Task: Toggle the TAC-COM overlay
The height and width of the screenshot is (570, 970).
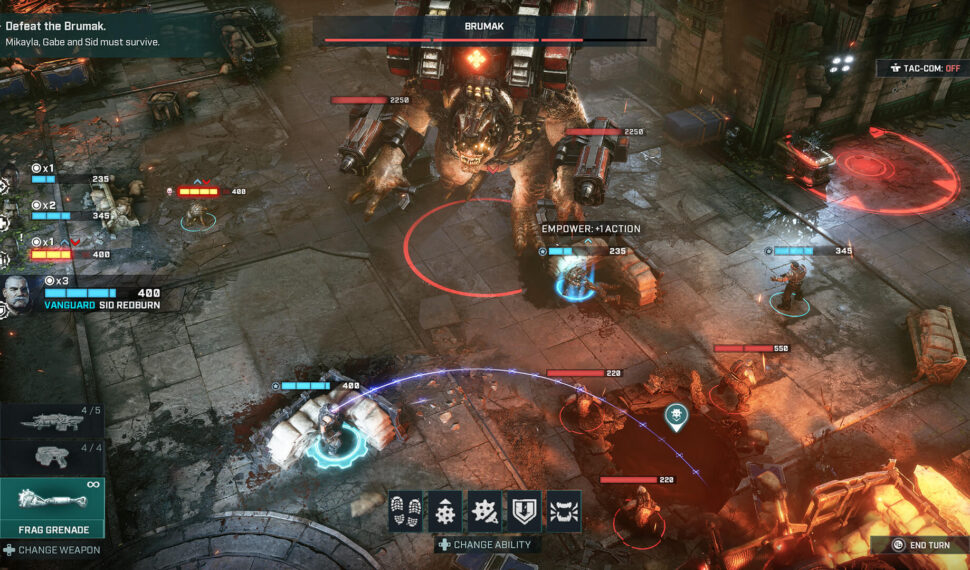Action: (x=922, y=68)
